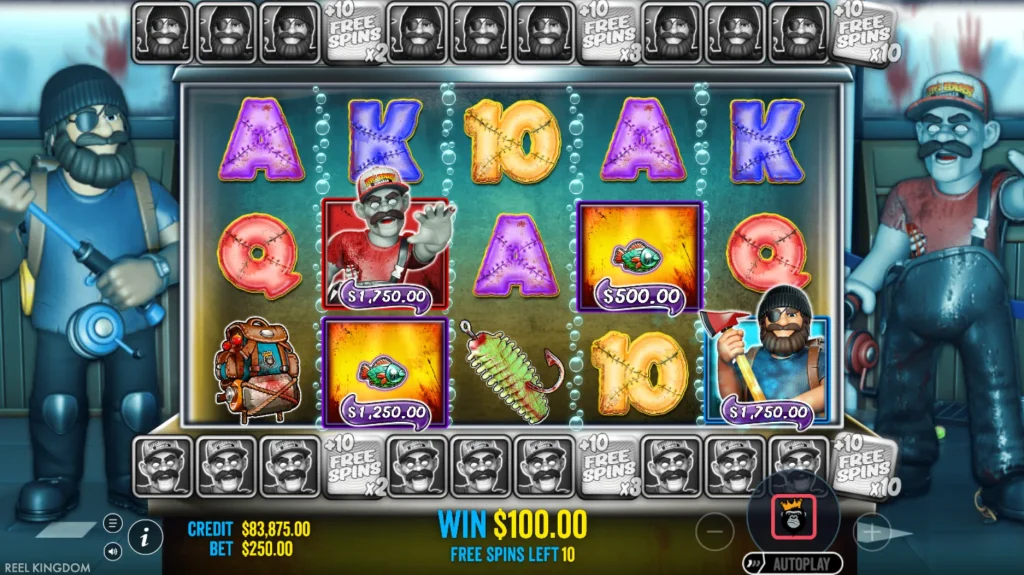
Task: Open the hamburger menu icon
Action: pos(112,523)
